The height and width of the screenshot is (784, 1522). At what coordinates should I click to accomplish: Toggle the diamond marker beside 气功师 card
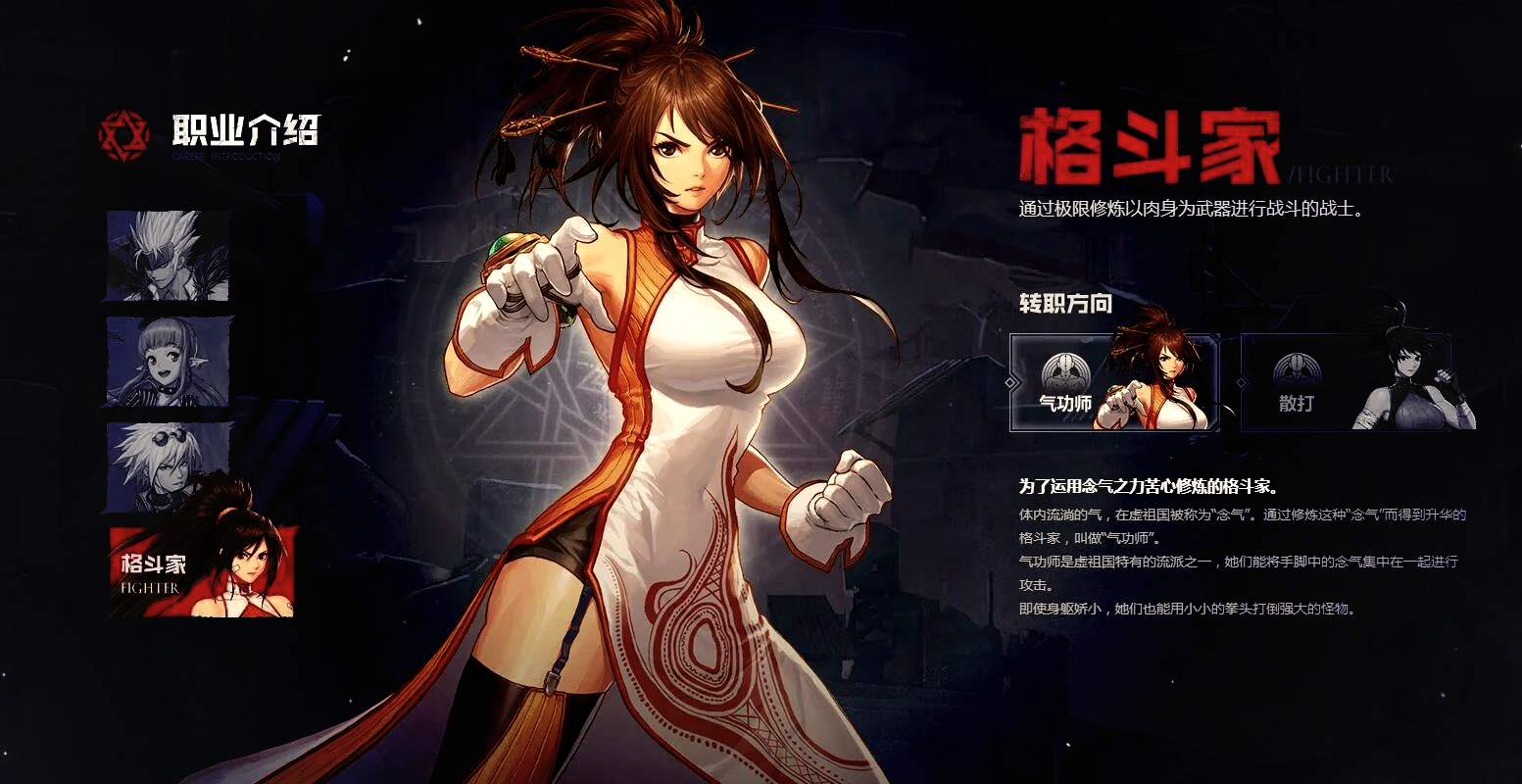point(1009,384)
